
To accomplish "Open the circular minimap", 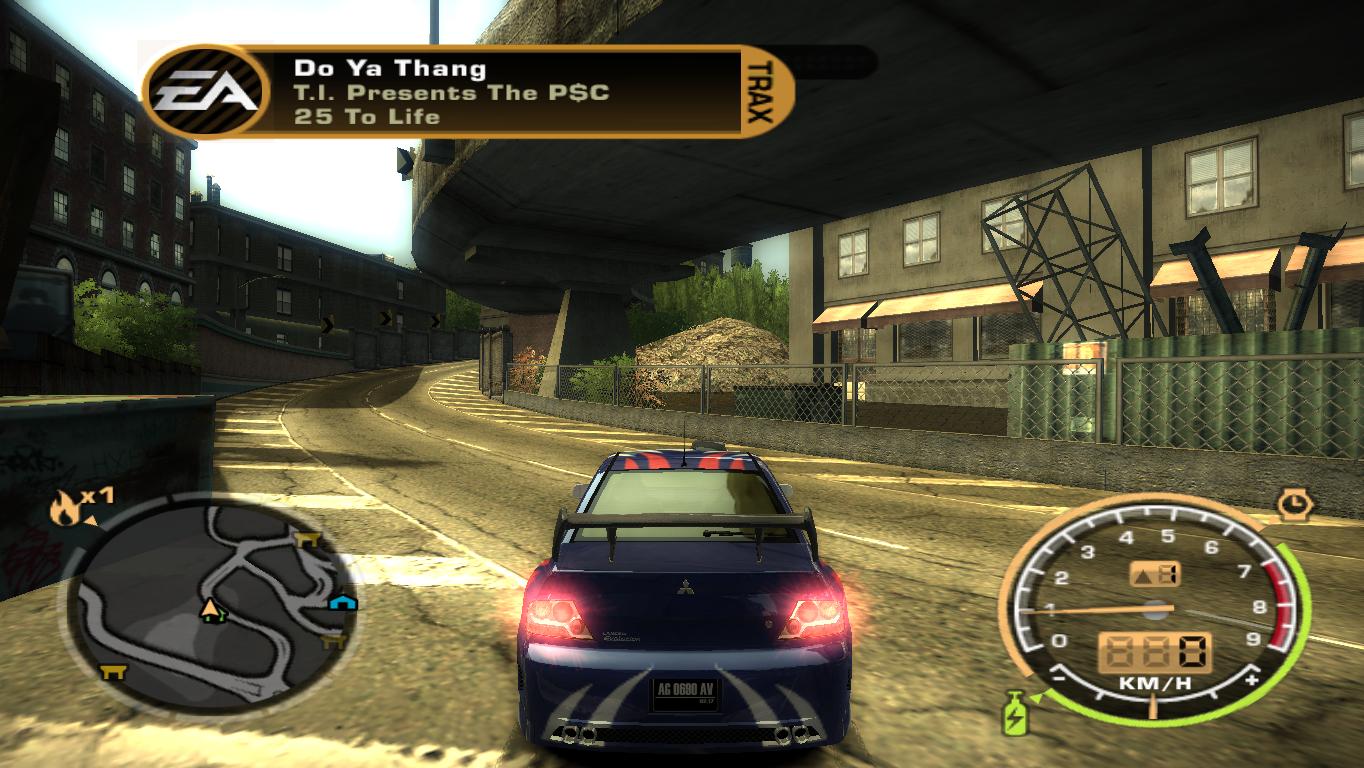I will 212,599.
